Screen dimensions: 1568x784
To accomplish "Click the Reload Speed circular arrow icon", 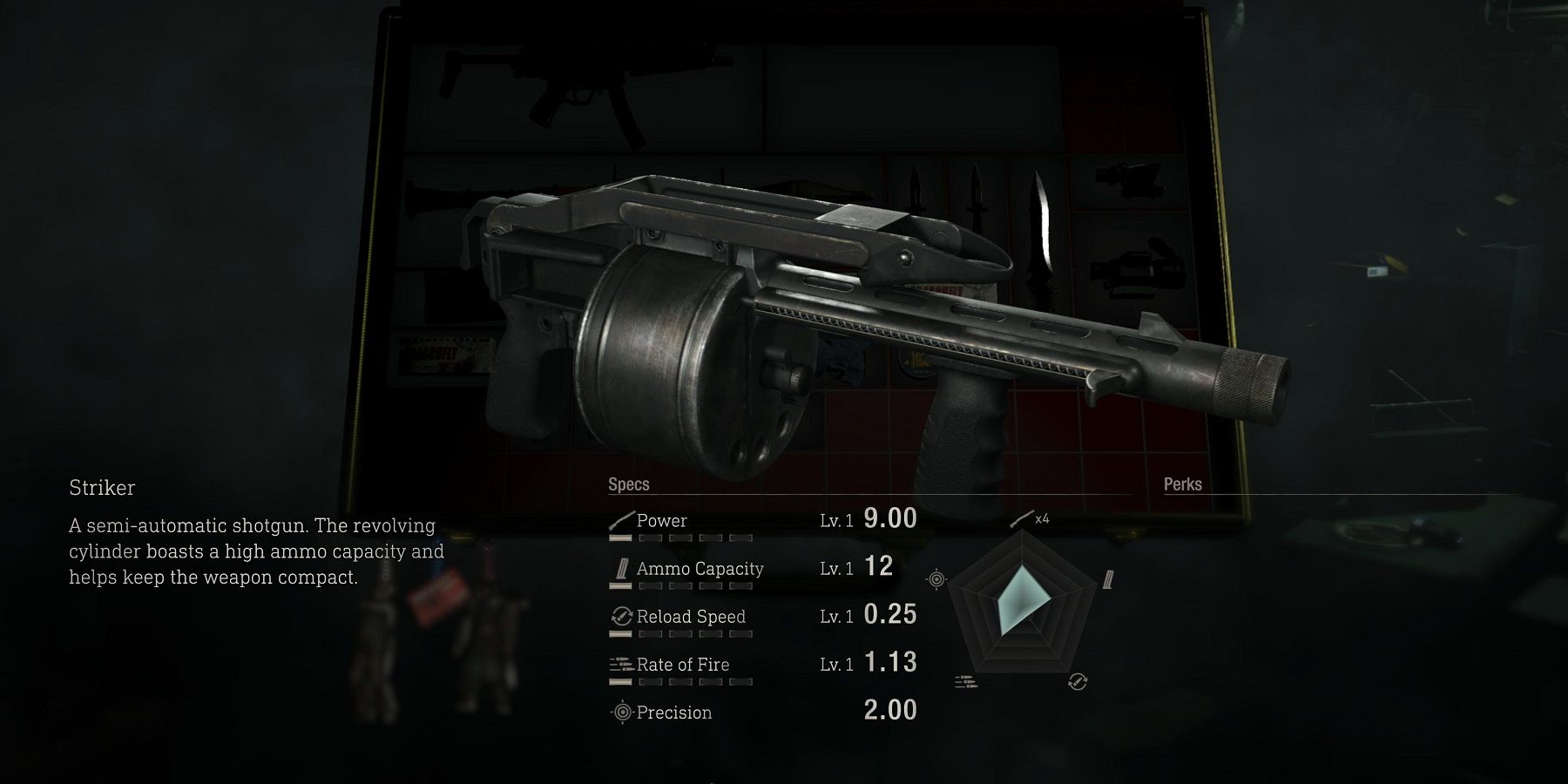I will tap(620, 616).
